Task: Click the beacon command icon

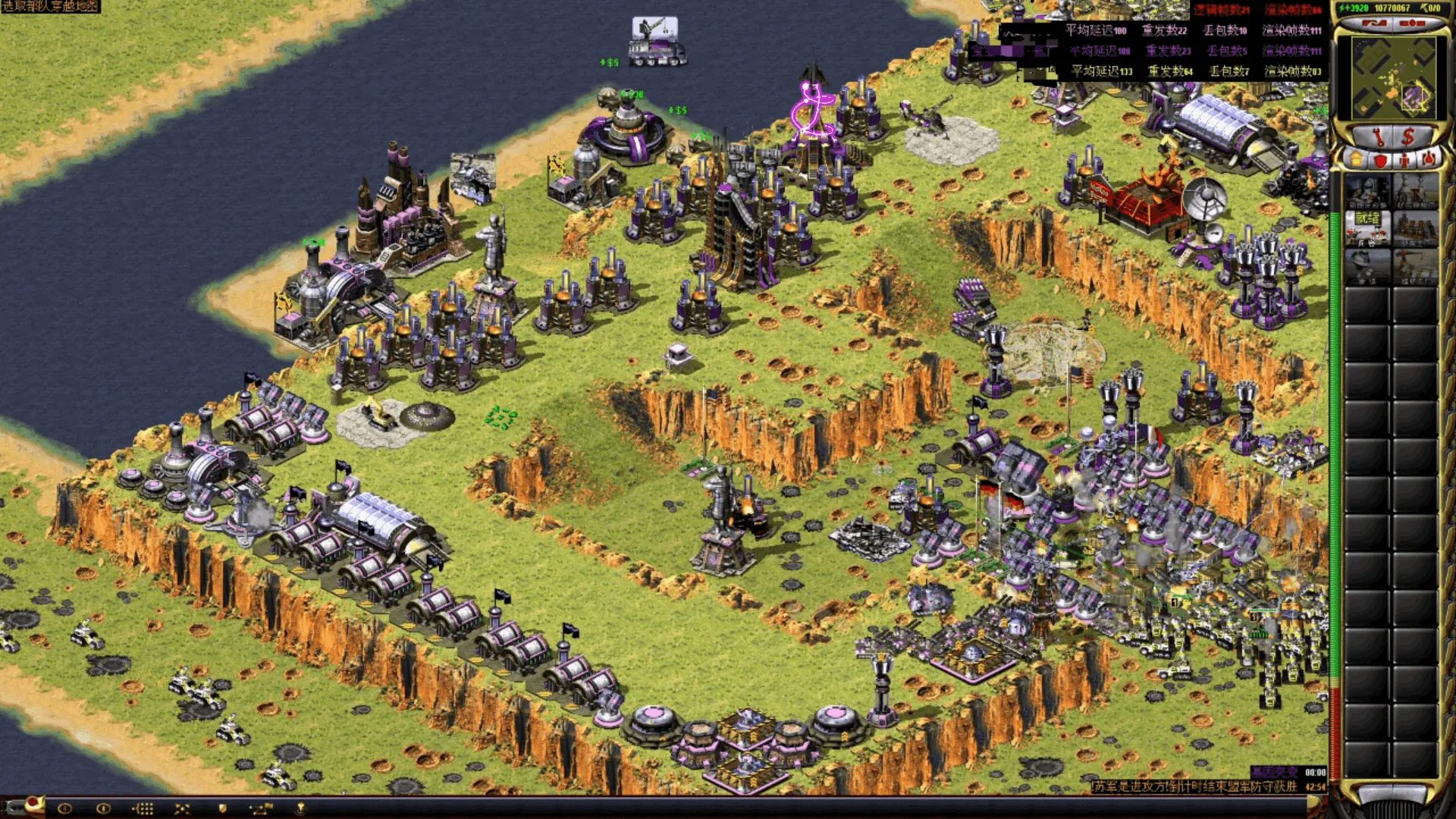Action: pyautogui.click(x=300, y=808)
